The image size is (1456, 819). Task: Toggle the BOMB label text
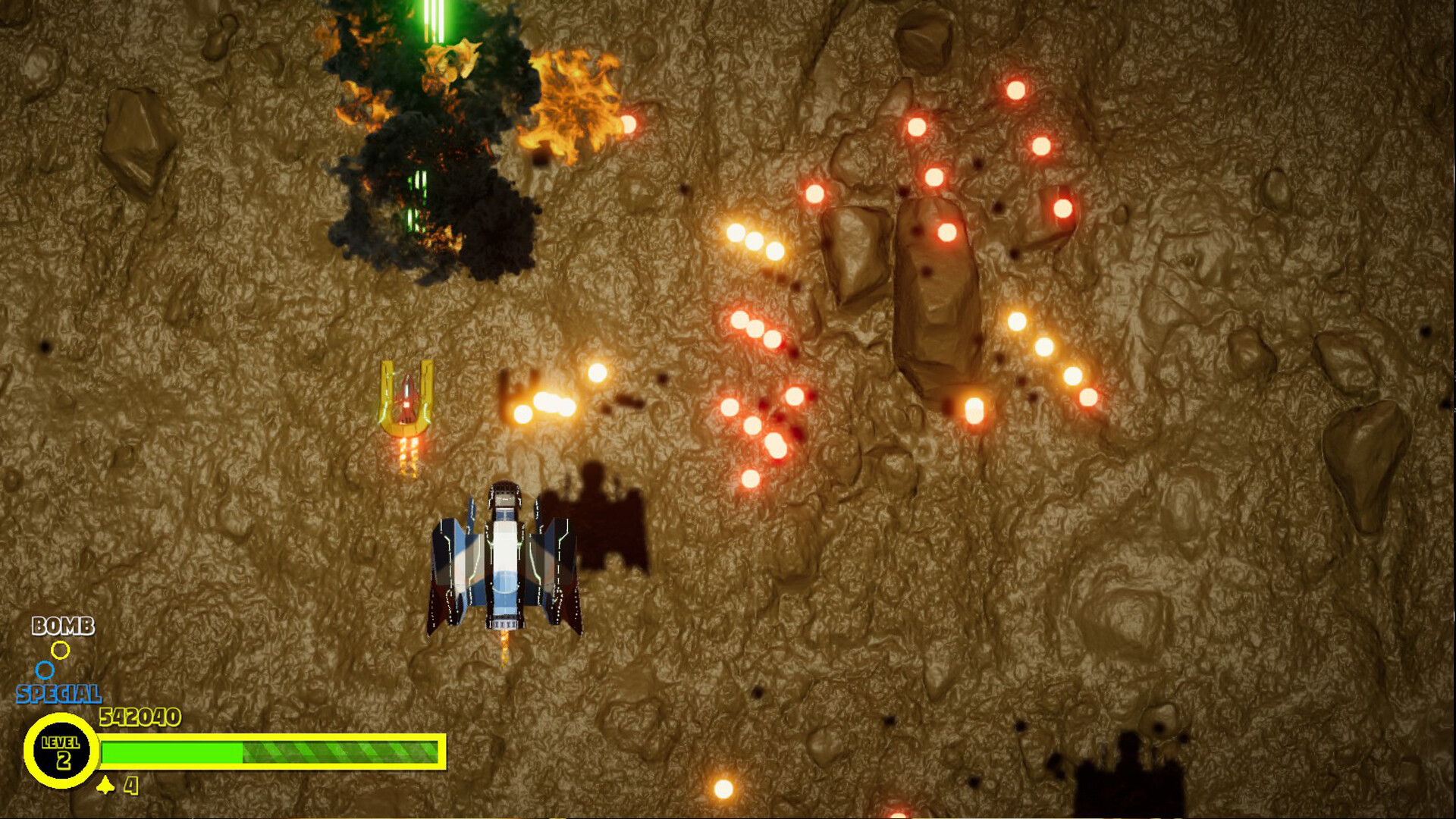(64, 627)
